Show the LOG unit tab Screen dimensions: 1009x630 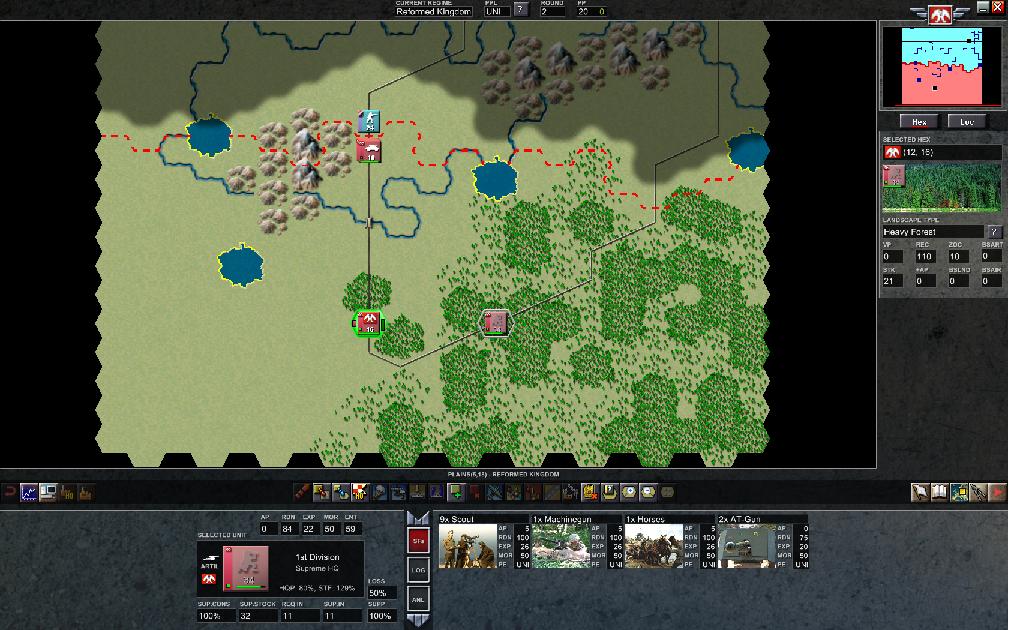(x=418, y=570)
